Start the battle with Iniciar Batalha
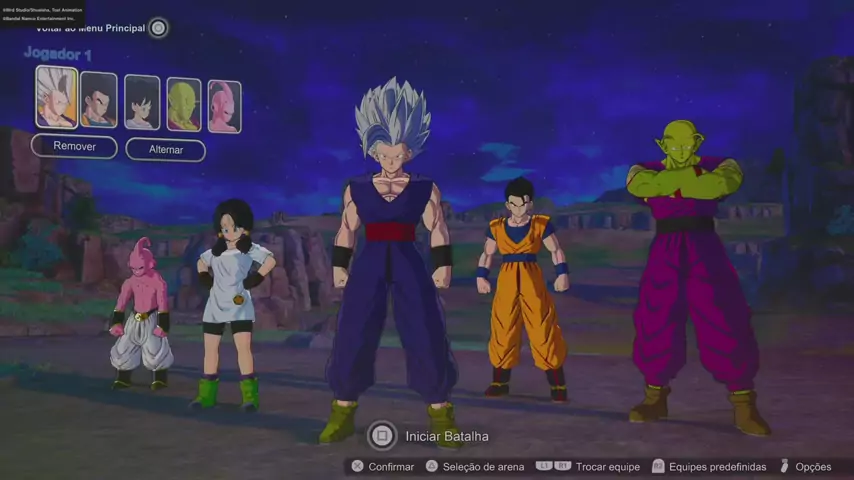The width and height of the screenshot is (854, 480). (430, 436)
